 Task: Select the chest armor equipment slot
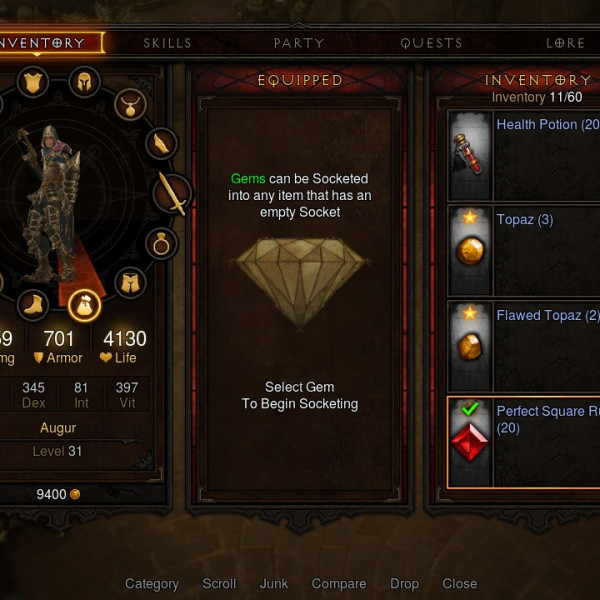click(33, 81)
